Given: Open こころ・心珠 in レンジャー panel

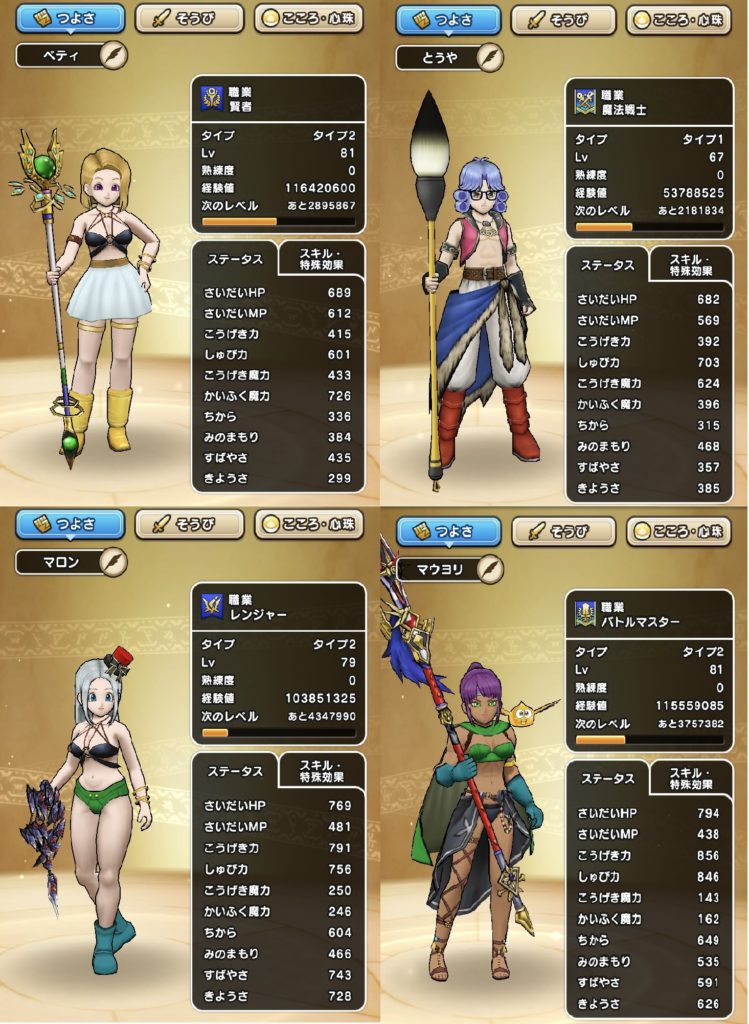Looking at the screenshot, I should pyautogui.click(x=310, y=524).
